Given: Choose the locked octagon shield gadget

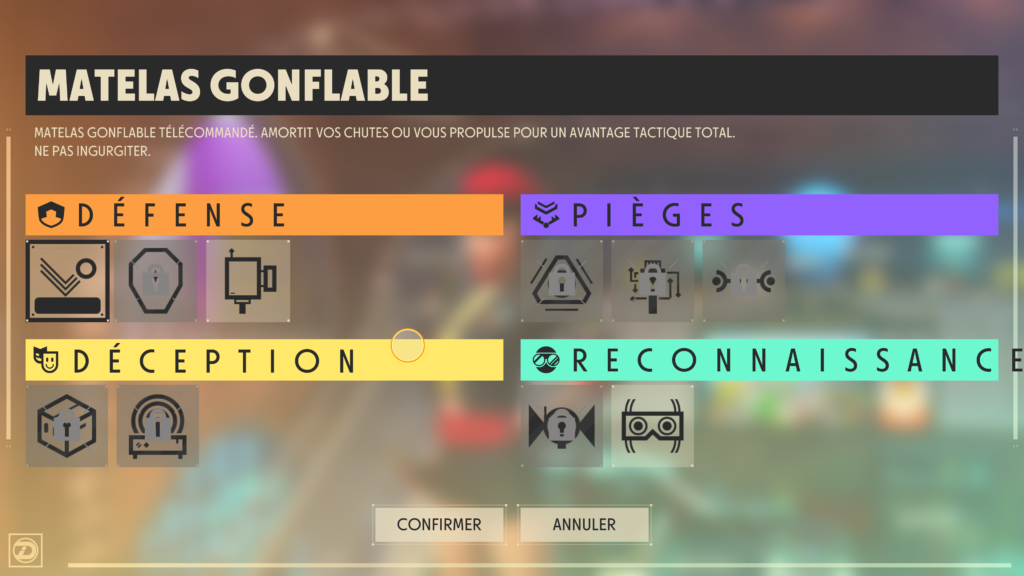Looking at the screenshot, I should 158,281.
